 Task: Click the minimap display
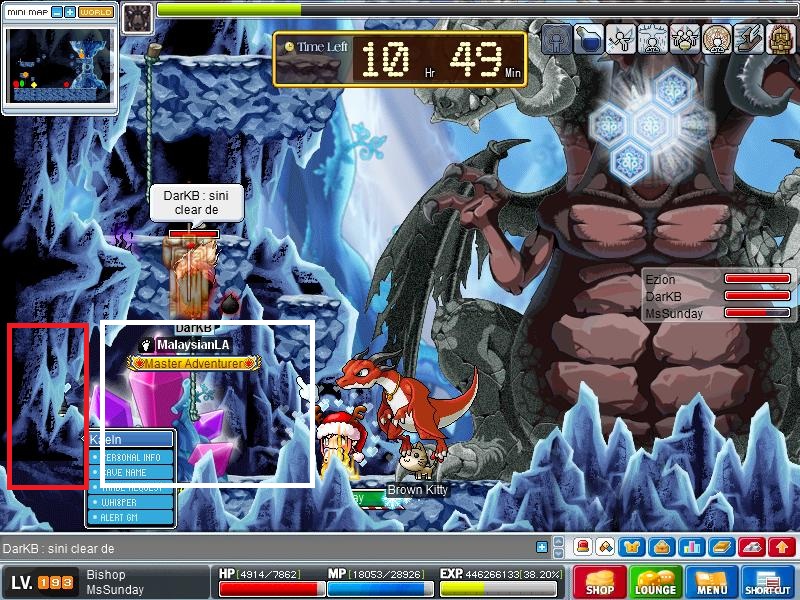click(60, 65)
